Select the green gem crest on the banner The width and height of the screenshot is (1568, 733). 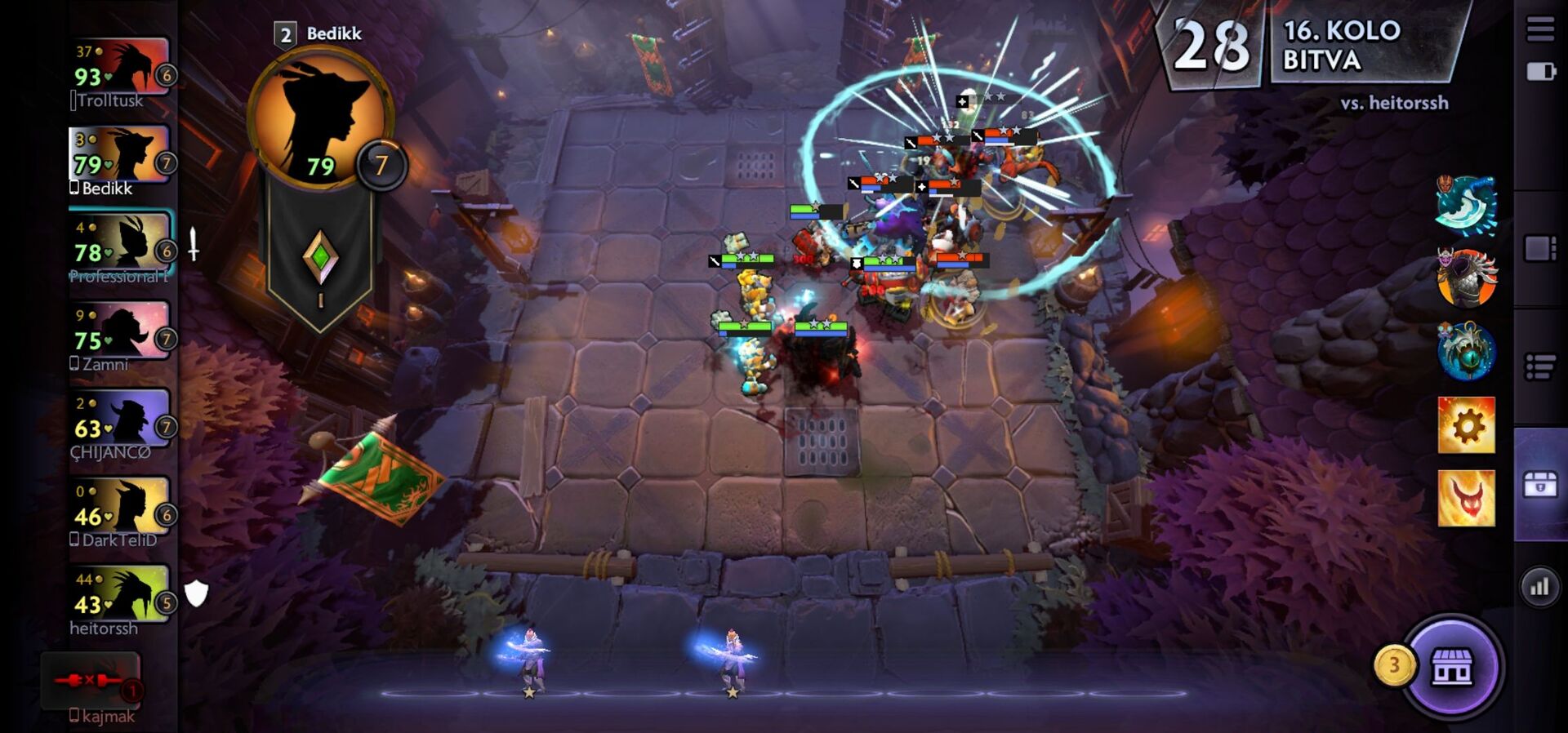click(321, 257)
